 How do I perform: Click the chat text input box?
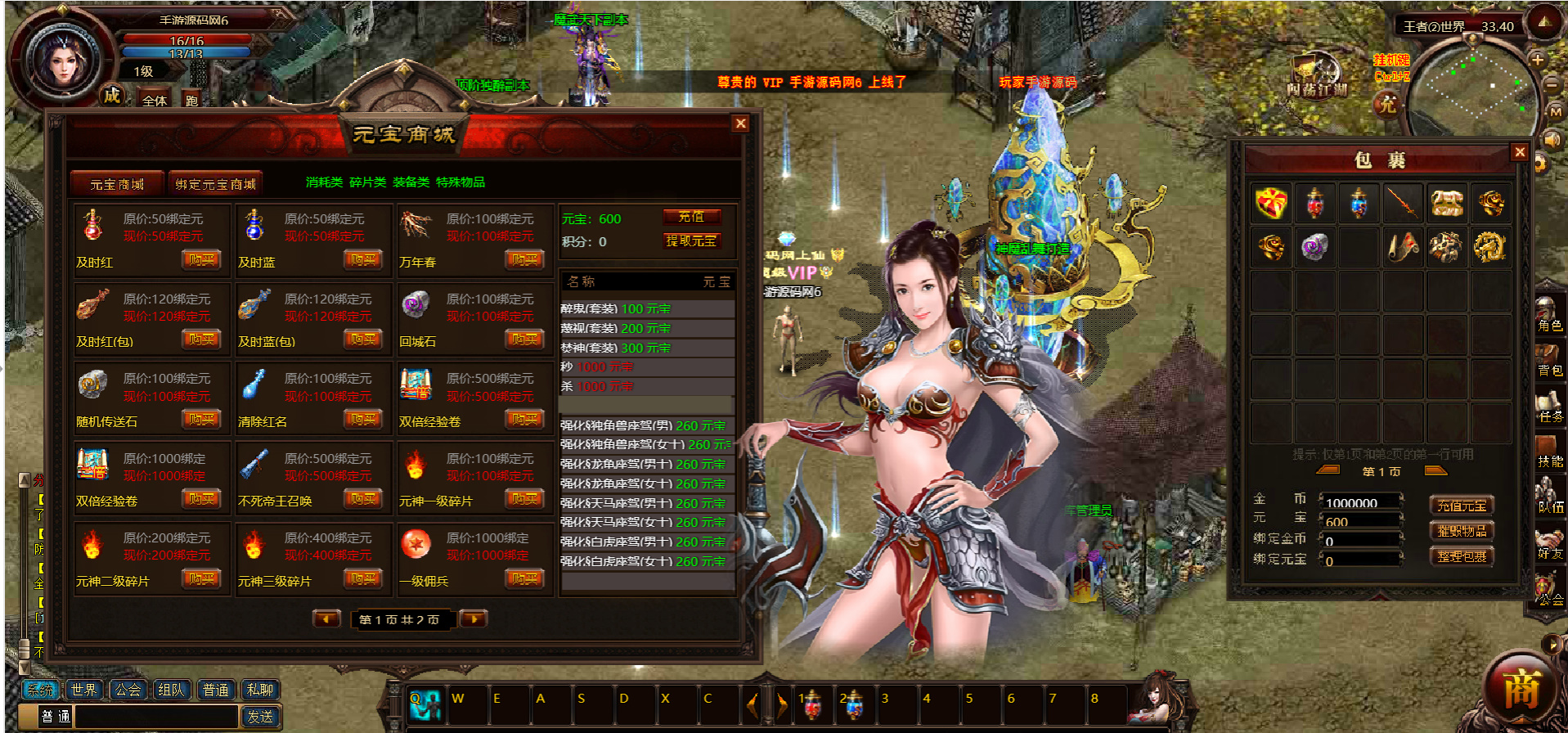click(155, 717)
